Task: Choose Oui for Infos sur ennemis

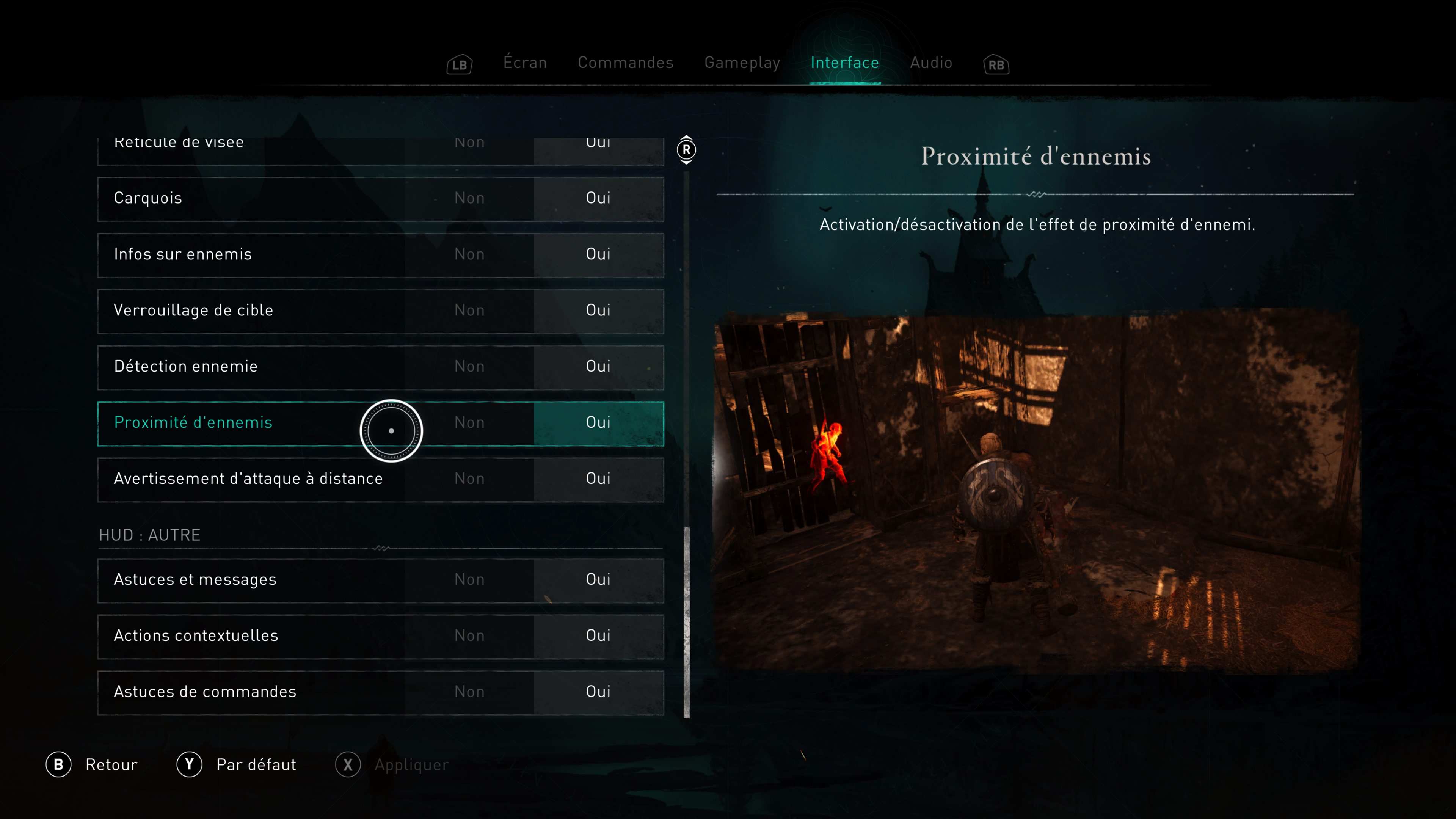Action: 598,254
